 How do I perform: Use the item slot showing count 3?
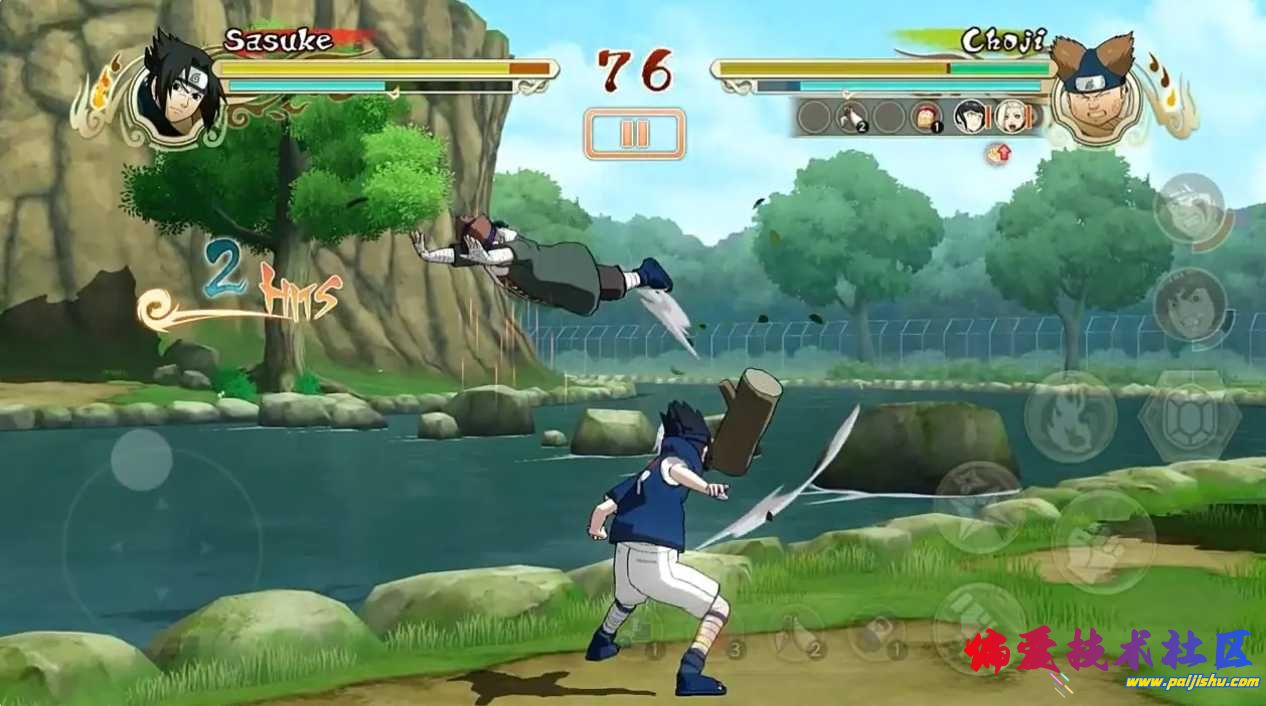[722, 632]
